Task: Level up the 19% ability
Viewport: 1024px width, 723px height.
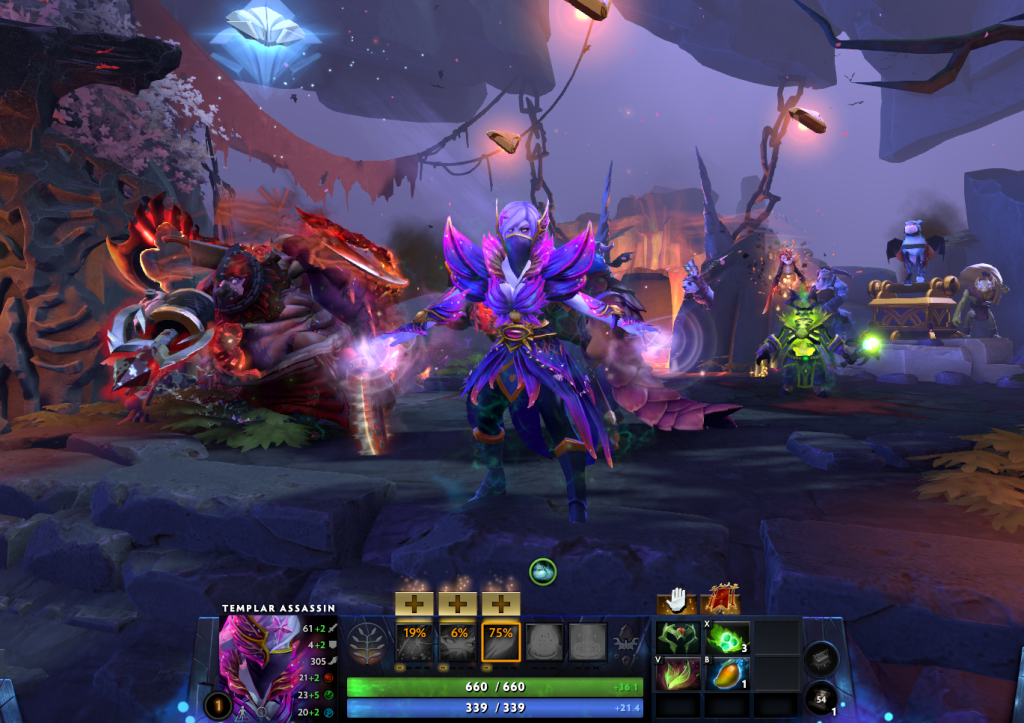Action: point(413,603)
